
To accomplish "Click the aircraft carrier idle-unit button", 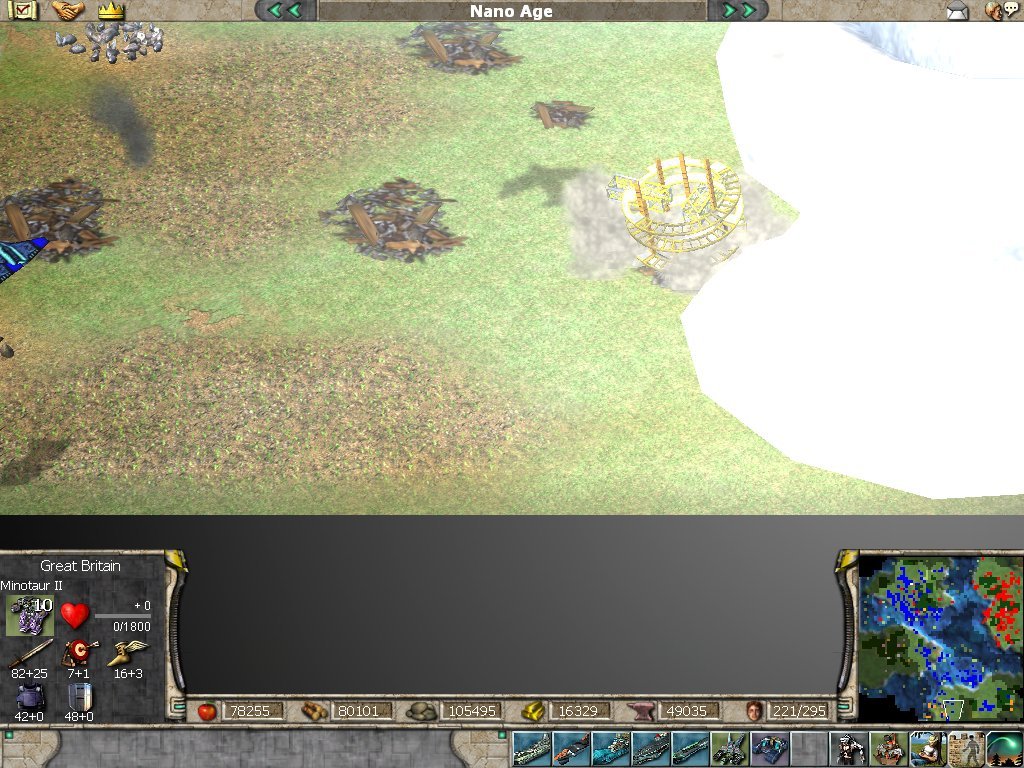I will (650, 748).
